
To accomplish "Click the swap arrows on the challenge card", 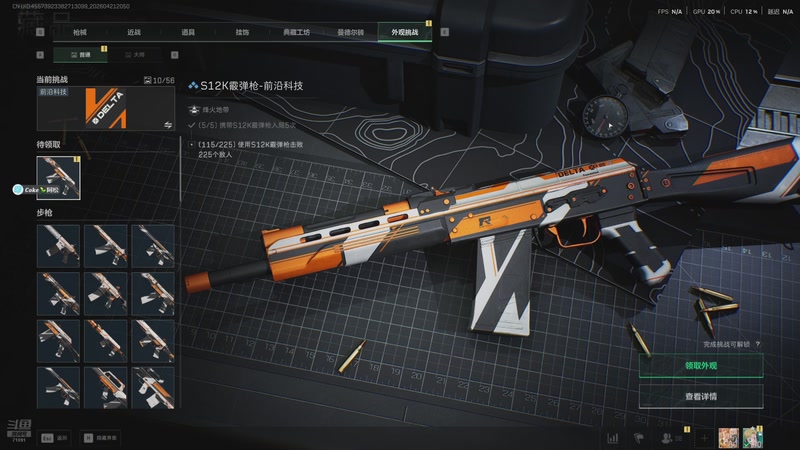I will [x=168, y=125].
